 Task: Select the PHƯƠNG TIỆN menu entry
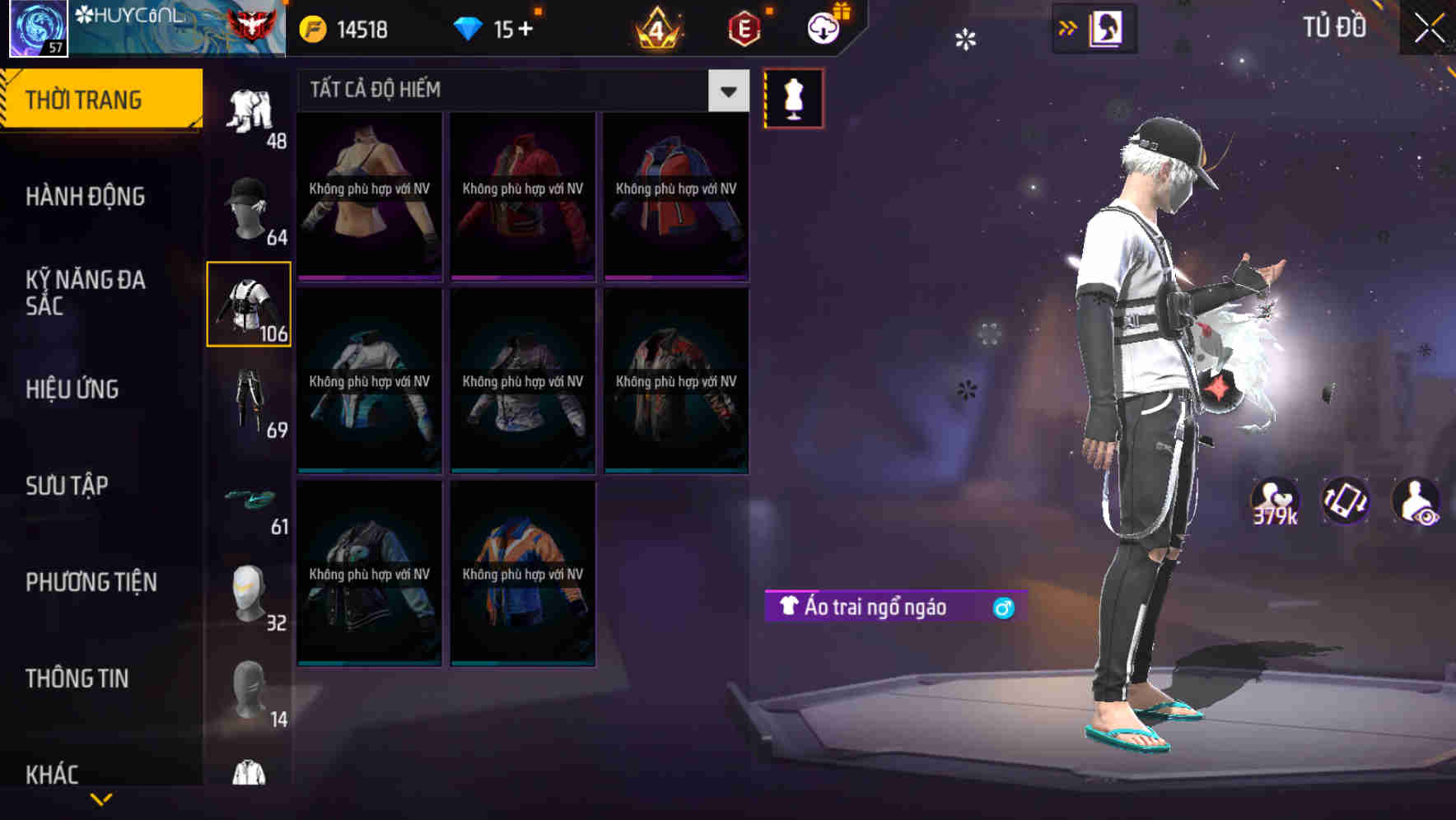(x=91, y=582)
